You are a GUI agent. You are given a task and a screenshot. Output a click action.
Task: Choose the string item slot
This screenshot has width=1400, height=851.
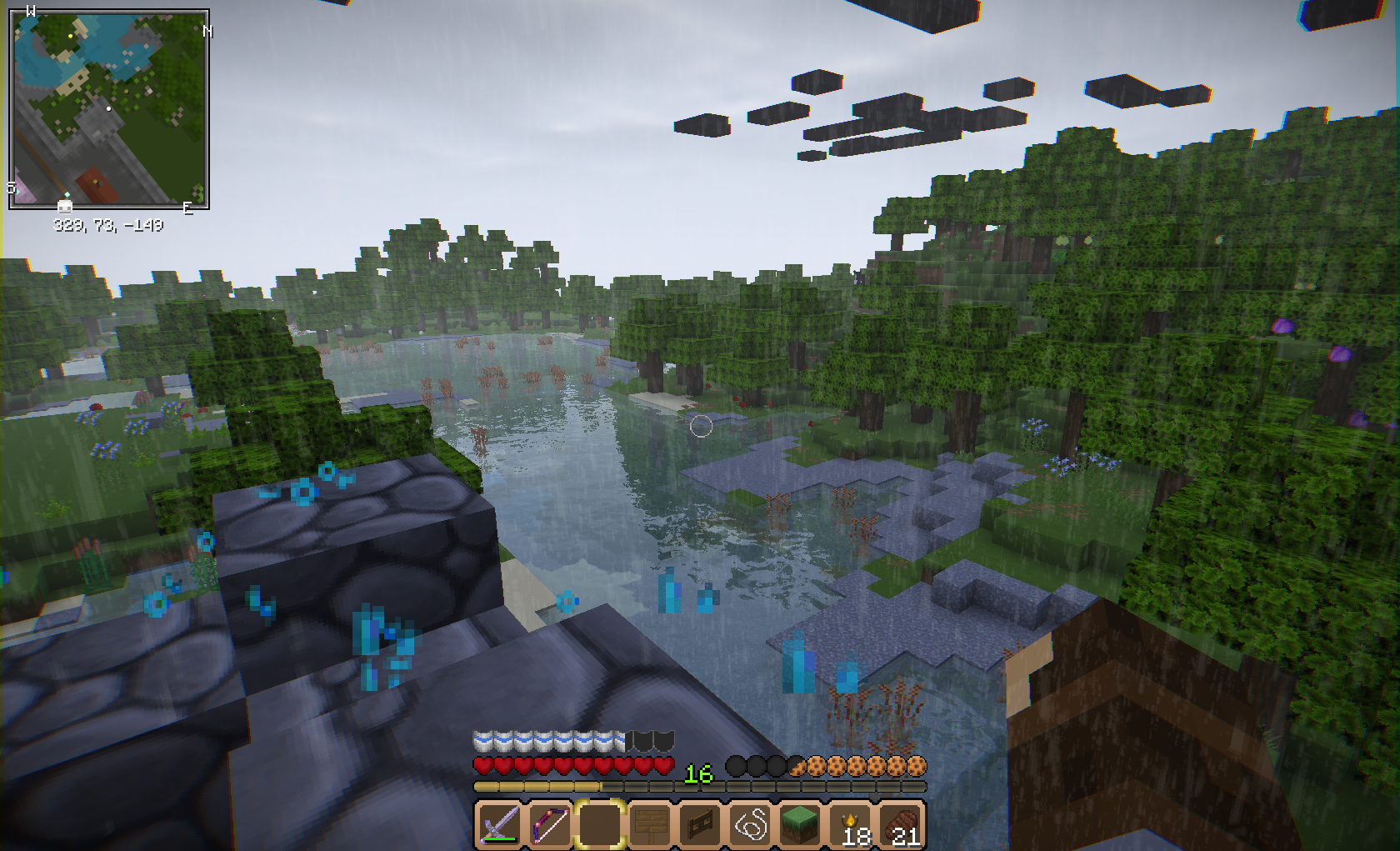point(751,824)
